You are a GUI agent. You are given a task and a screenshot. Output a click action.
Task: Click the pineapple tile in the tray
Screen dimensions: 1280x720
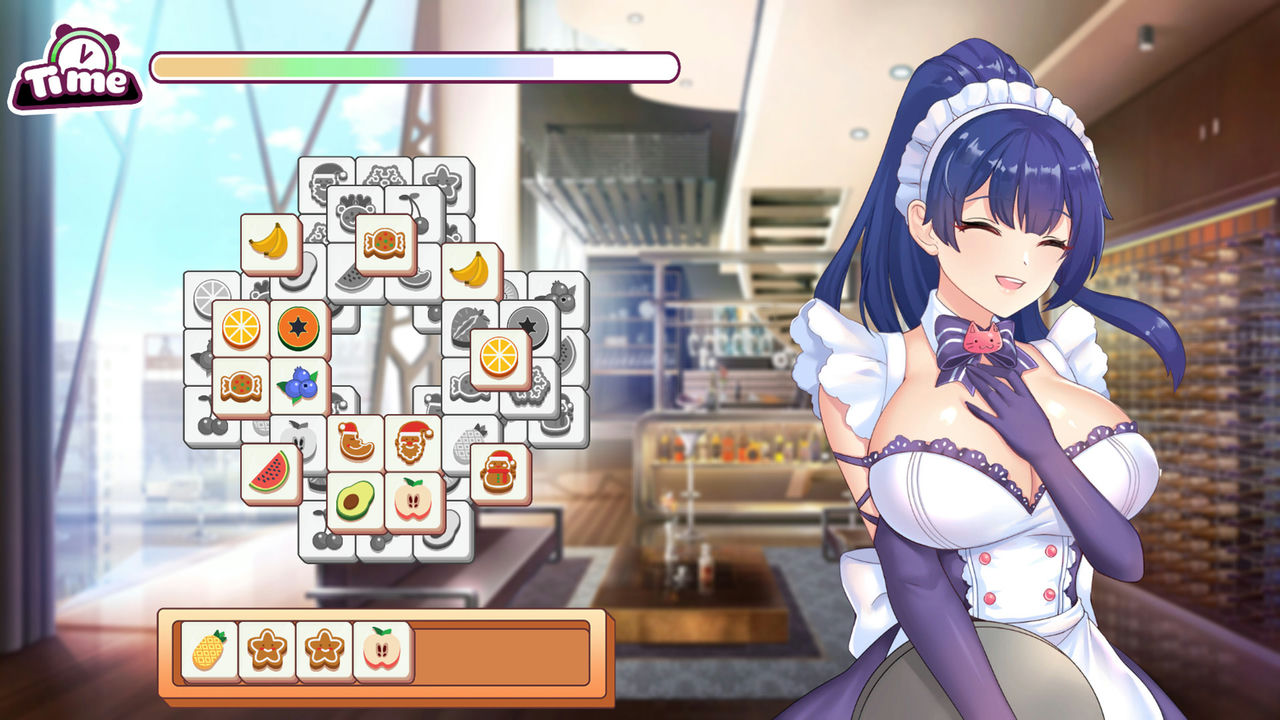click(209, 651)
